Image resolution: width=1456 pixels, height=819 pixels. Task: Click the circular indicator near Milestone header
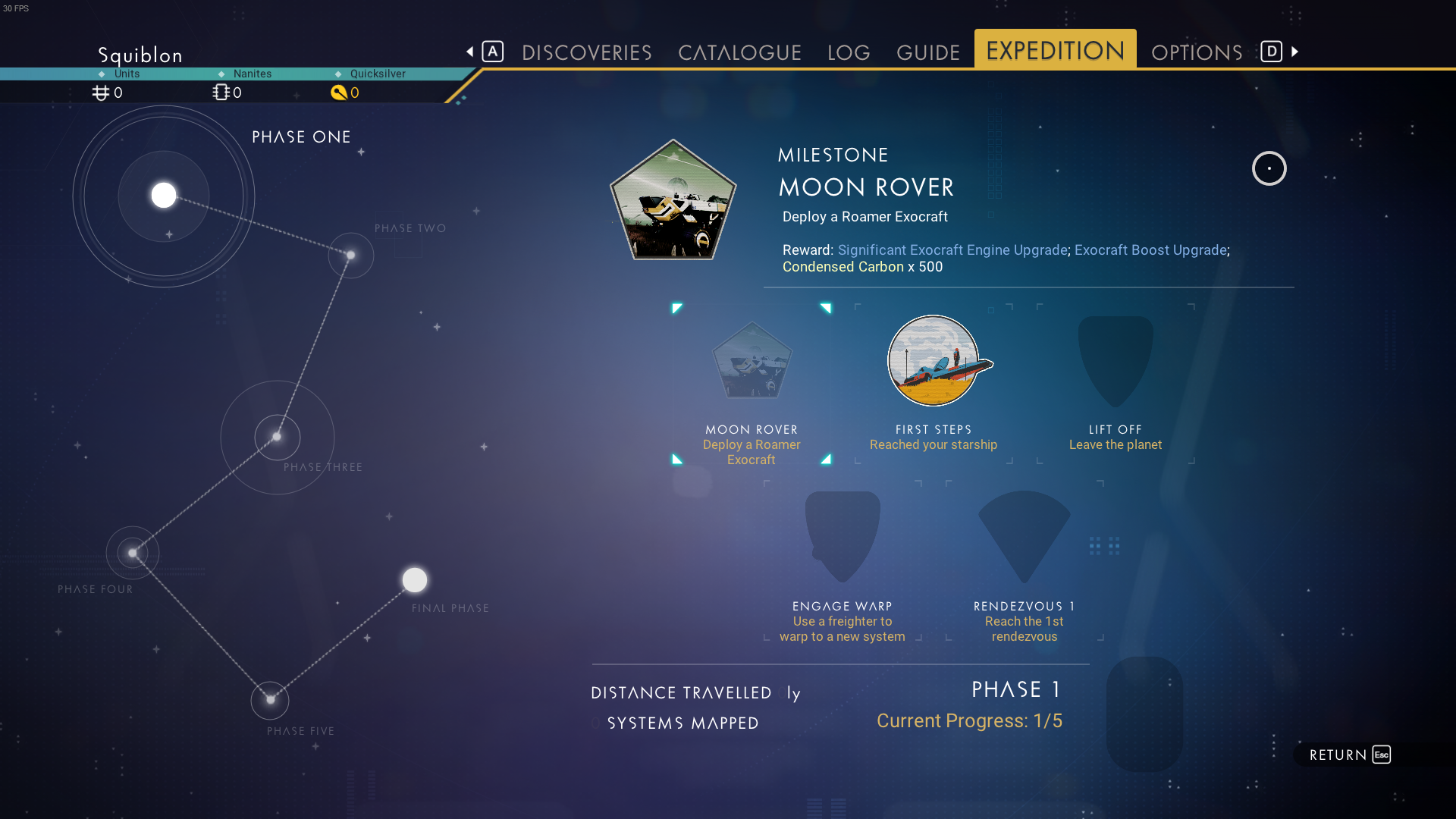coord(1270,168)
